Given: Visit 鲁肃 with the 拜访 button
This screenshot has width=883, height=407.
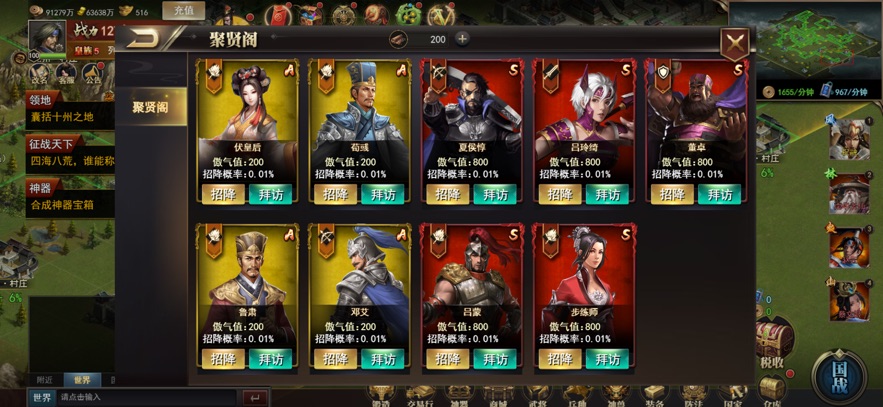Looking at the screenshot, I should [x=270, y=359].
